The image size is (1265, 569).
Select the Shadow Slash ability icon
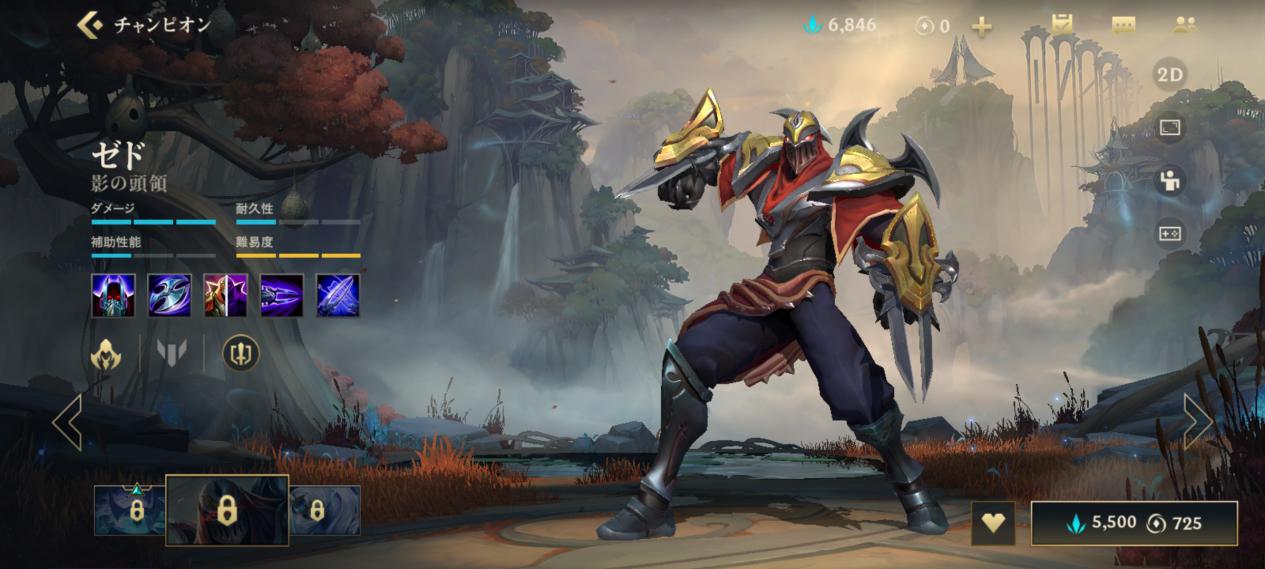point(282,296)
